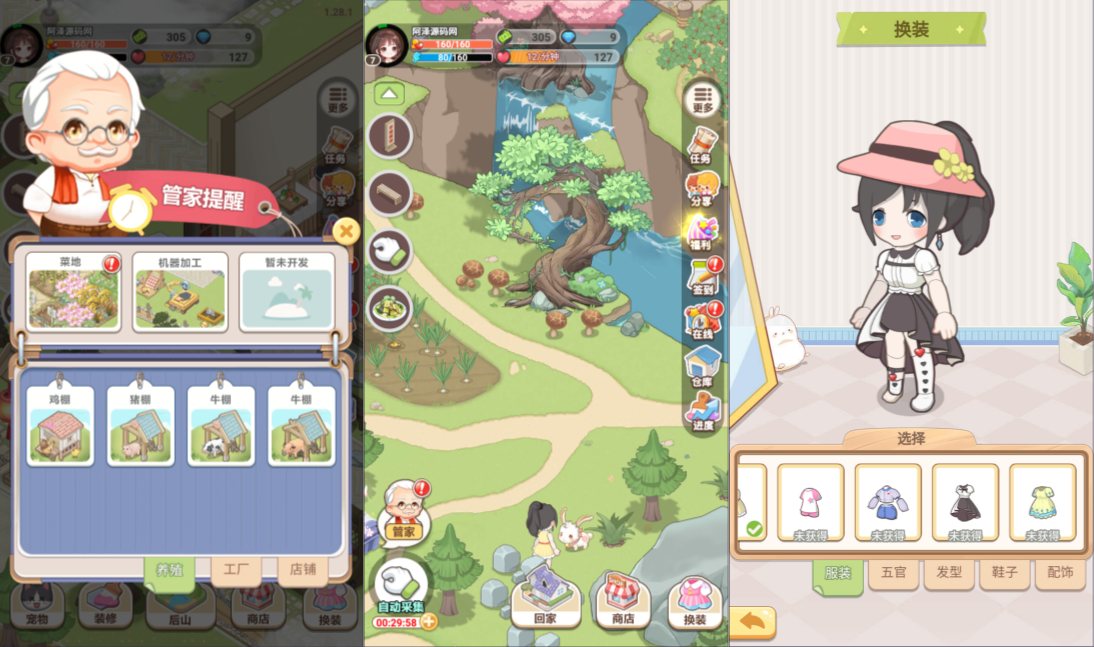Switch to the 五官 tab
This screenshot has height=647, width=1094.
pyautogui.click(x=893, y=574)
